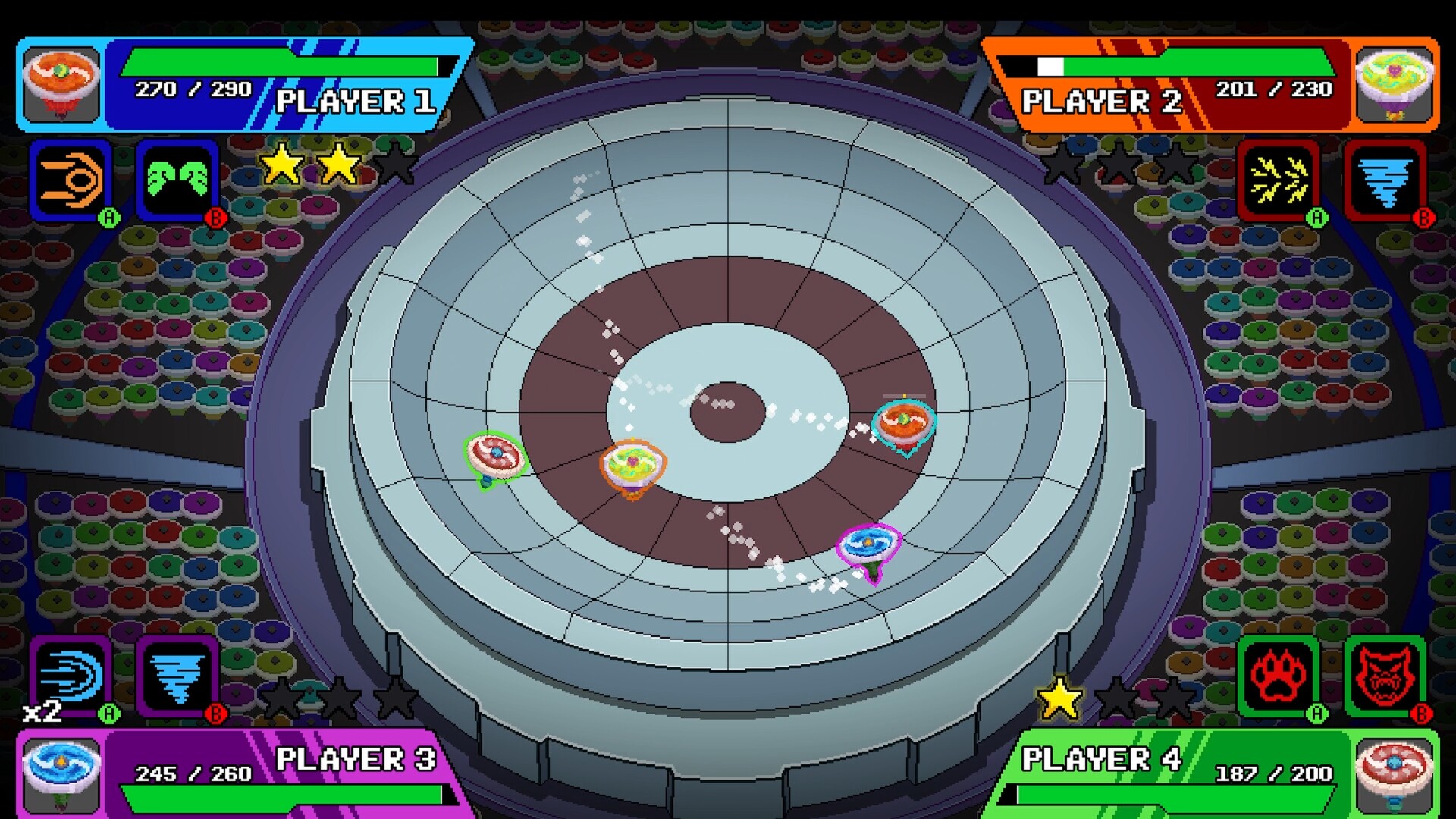Click the PLAYER 1 name banner
Image resolution: width=1456 pixels, height=819 pixels.
tap(356, 101)
